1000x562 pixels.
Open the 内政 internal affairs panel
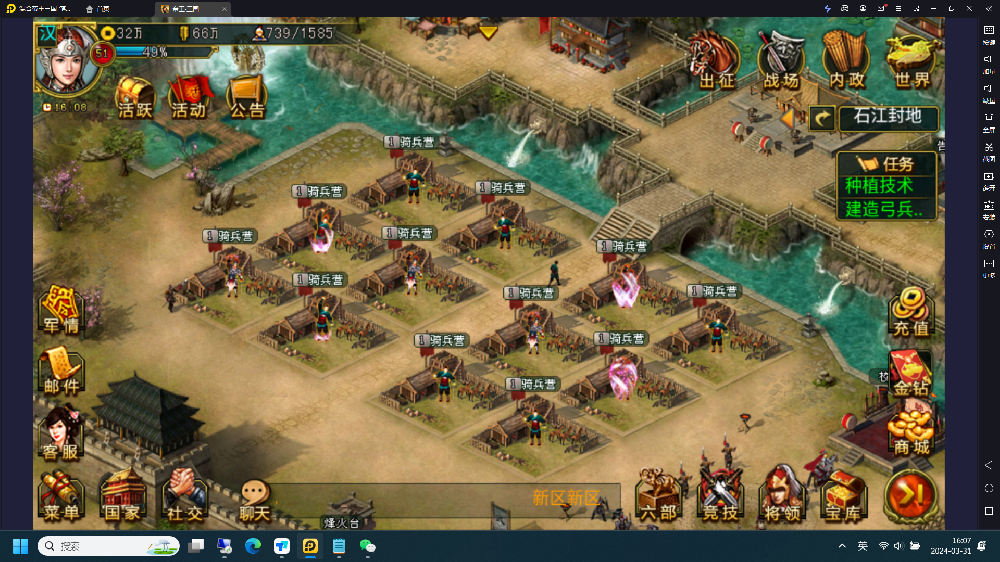pos(846,60)
